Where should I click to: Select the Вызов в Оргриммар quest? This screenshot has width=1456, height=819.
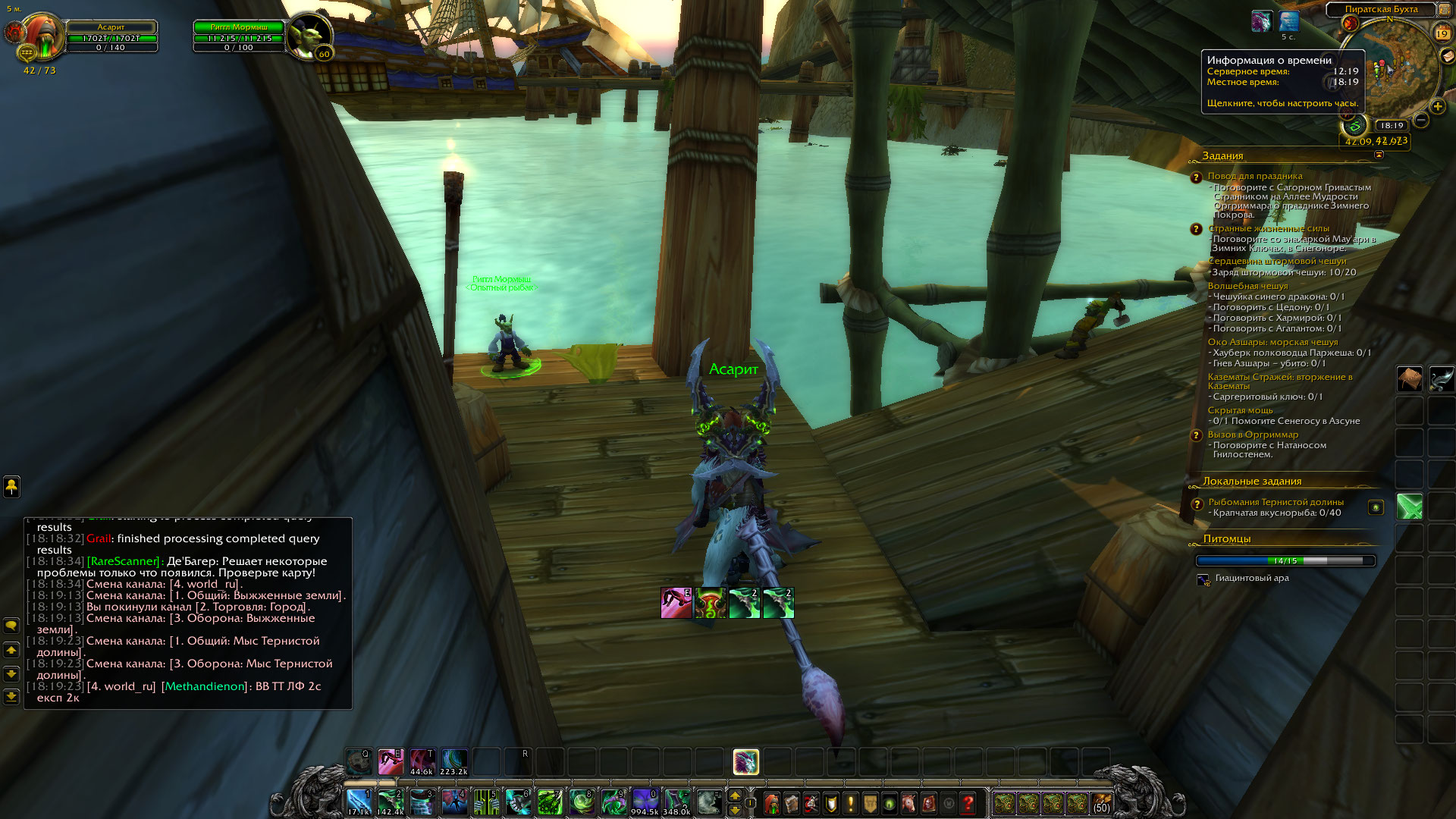[1253, 435]
